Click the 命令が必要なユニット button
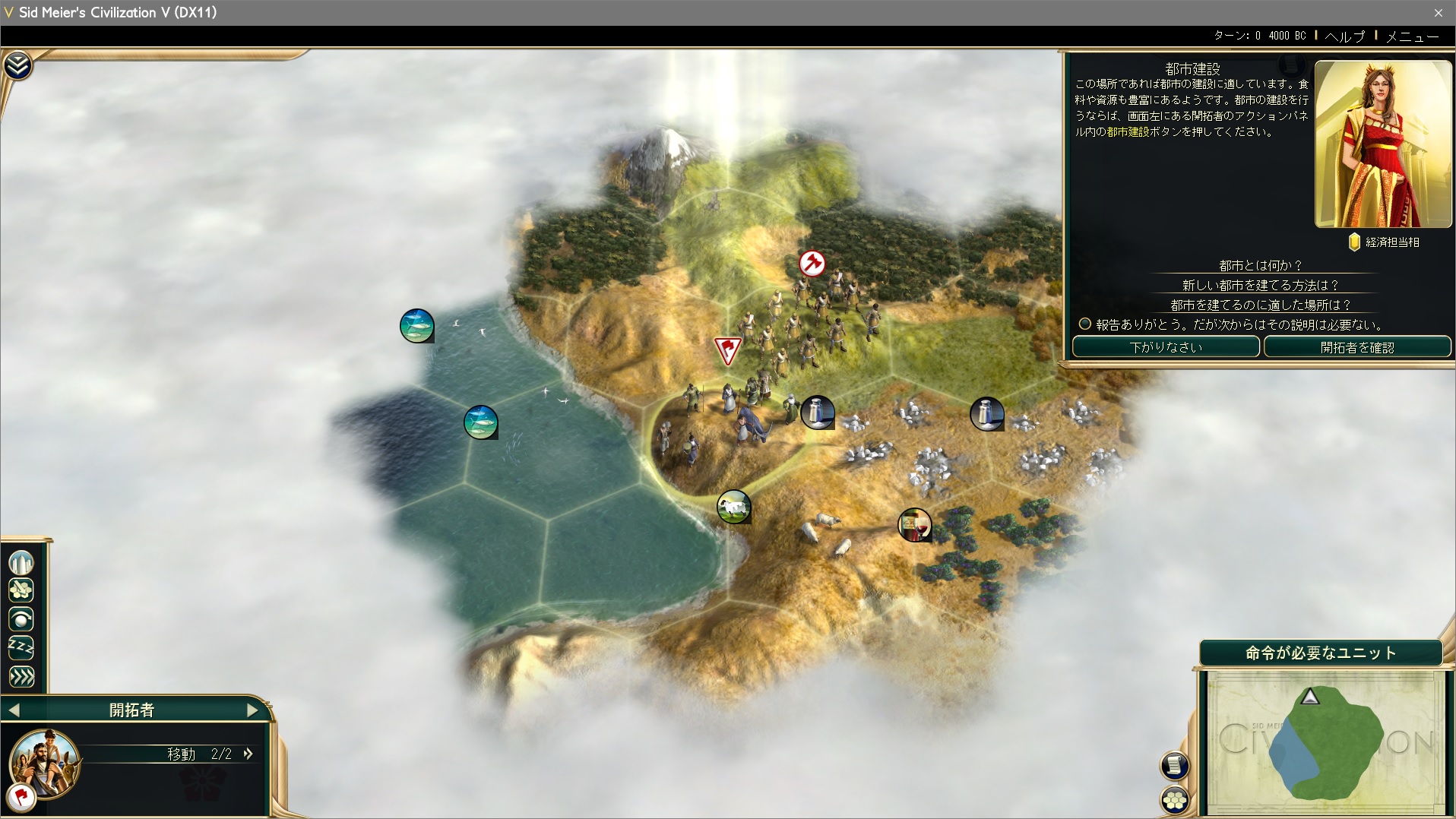Screen dimensions: 1456x819 coord(1320,653)
